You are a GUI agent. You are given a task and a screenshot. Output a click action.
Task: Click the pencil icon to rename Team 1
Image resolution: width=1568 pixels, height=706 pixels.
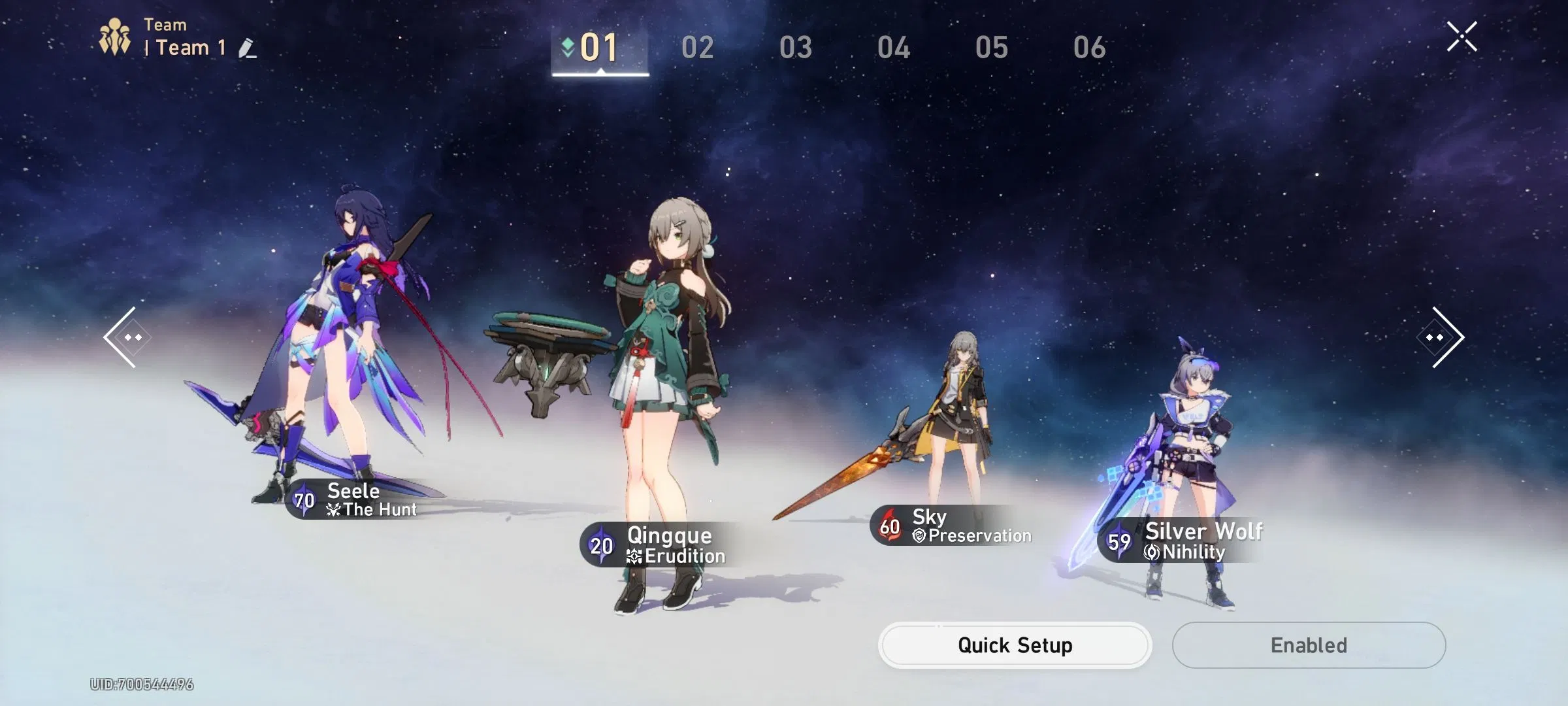(246, 48)
